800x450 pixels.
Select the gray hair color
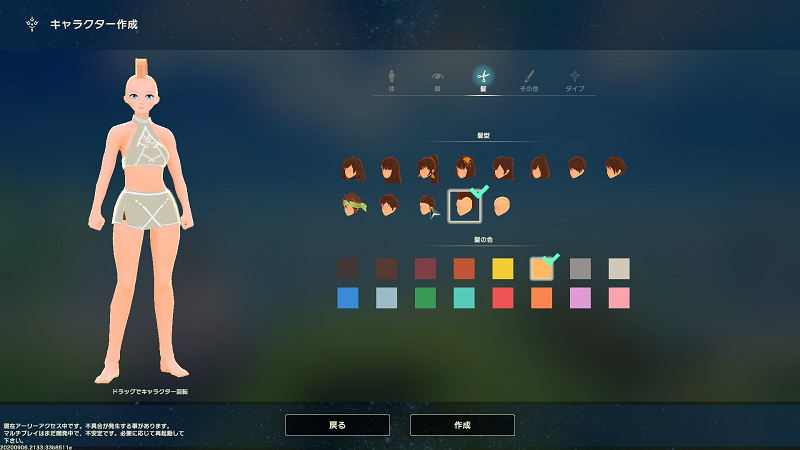tap(580, 268)
